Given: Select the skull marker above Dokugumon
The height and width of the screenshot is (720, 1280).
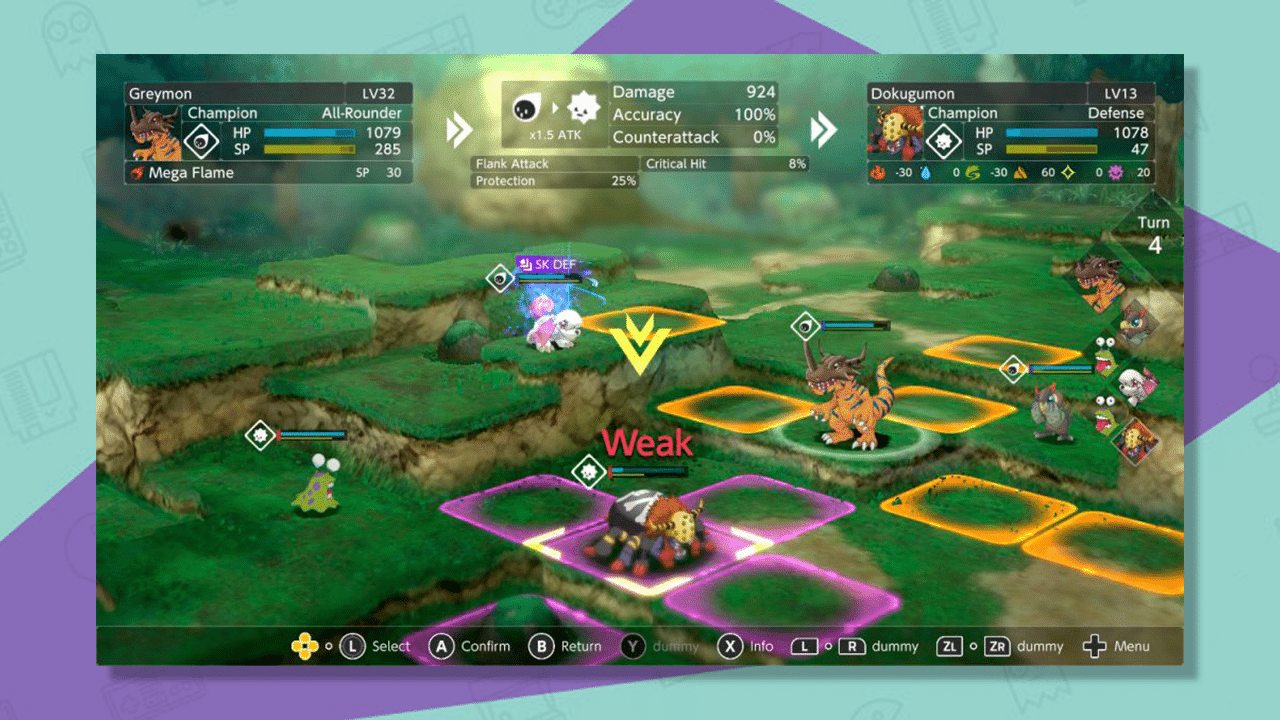Looking at the screenshot, I should click(589, 471).
